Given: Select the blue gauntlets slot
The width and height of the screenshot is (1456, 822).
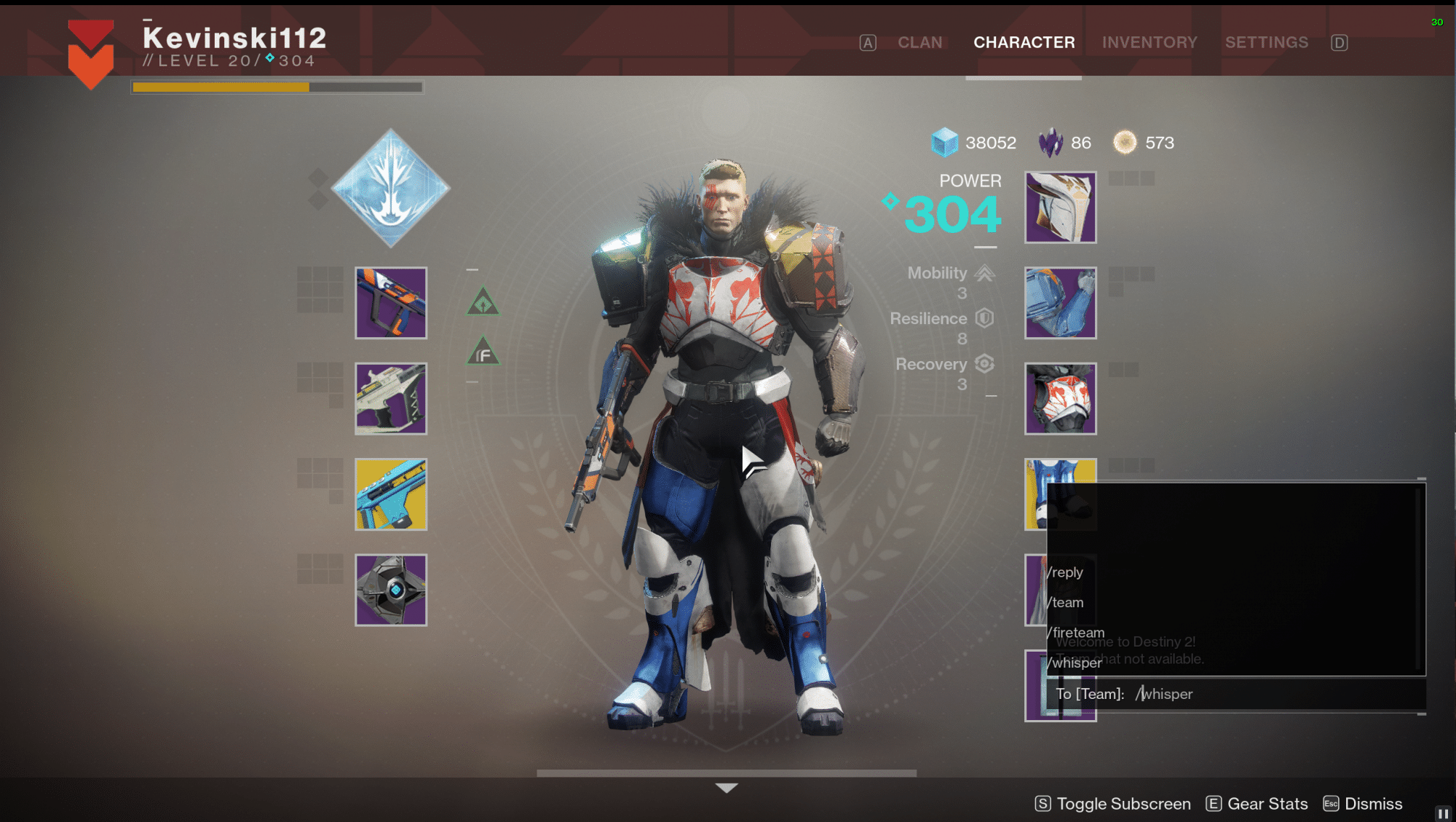Looking at the screenshot, I should (x=1060, y=303).
